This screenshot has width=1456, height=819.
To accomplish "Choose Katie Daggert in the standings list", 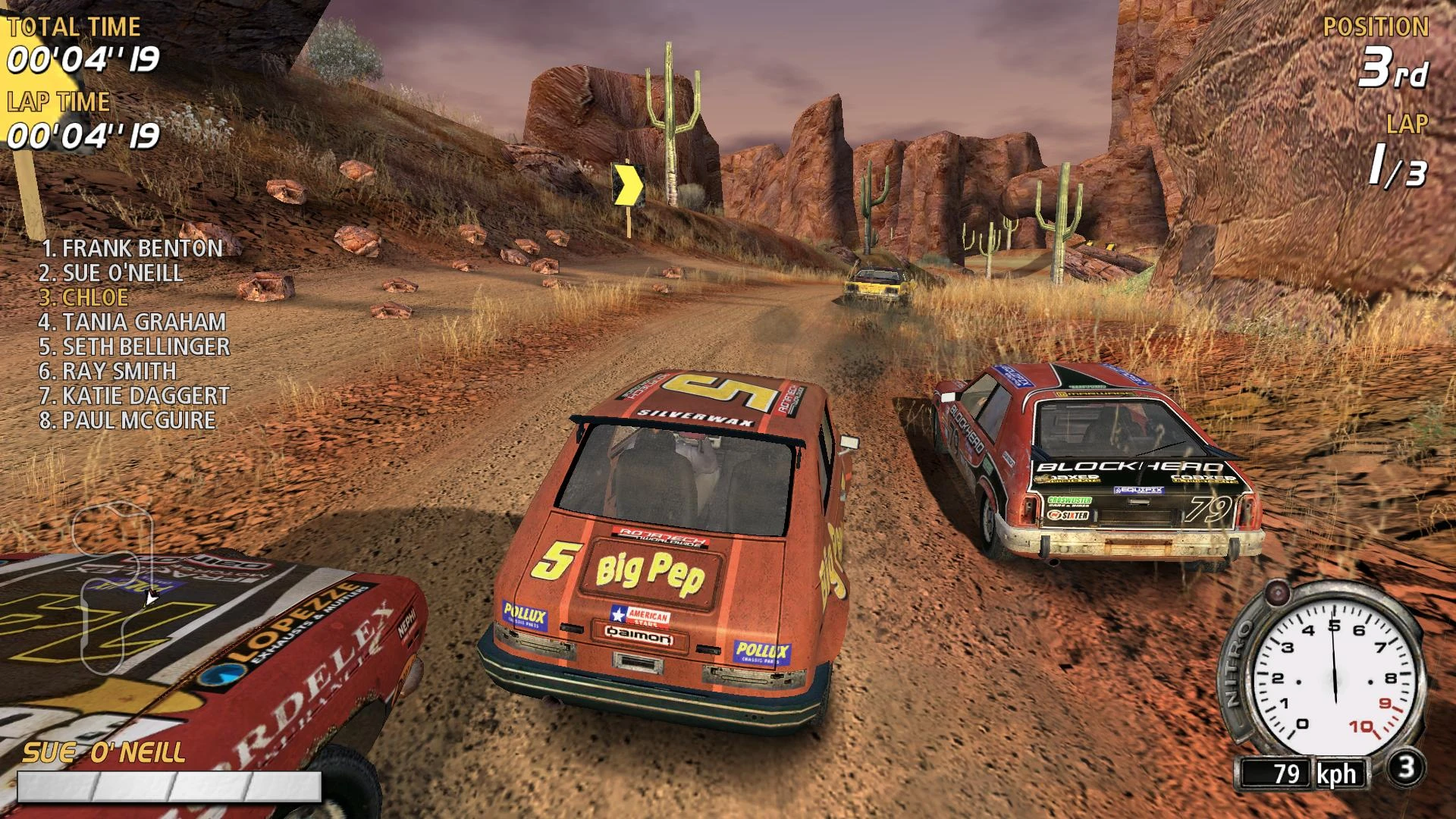I will (x=134, y=396).
